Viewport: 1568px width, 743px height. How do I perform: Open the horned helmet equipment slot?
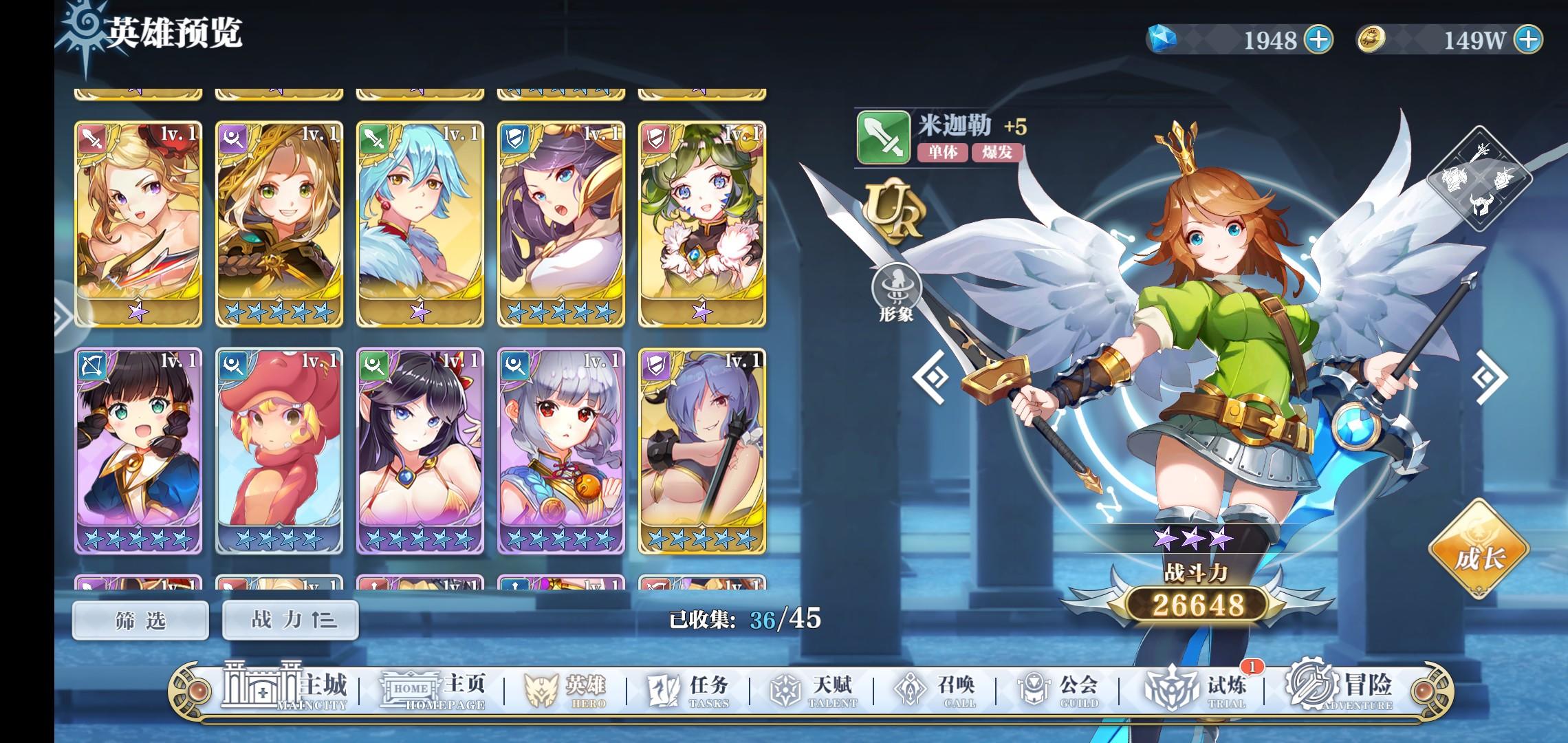pos(1481,204)
